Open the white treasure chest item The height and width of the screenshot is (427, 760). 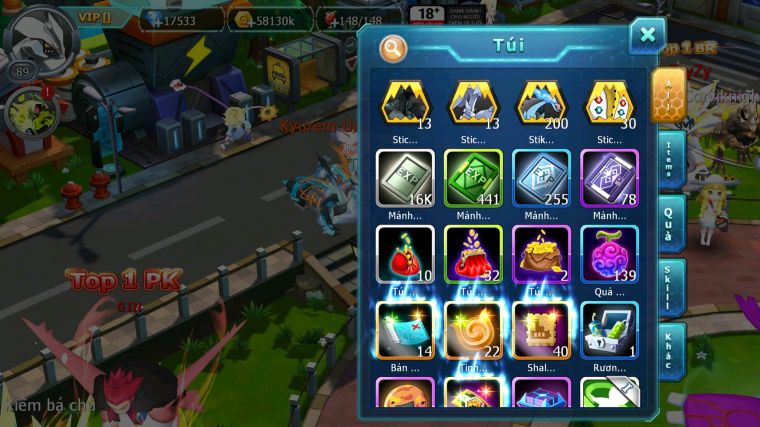click(x=609, y=330)
